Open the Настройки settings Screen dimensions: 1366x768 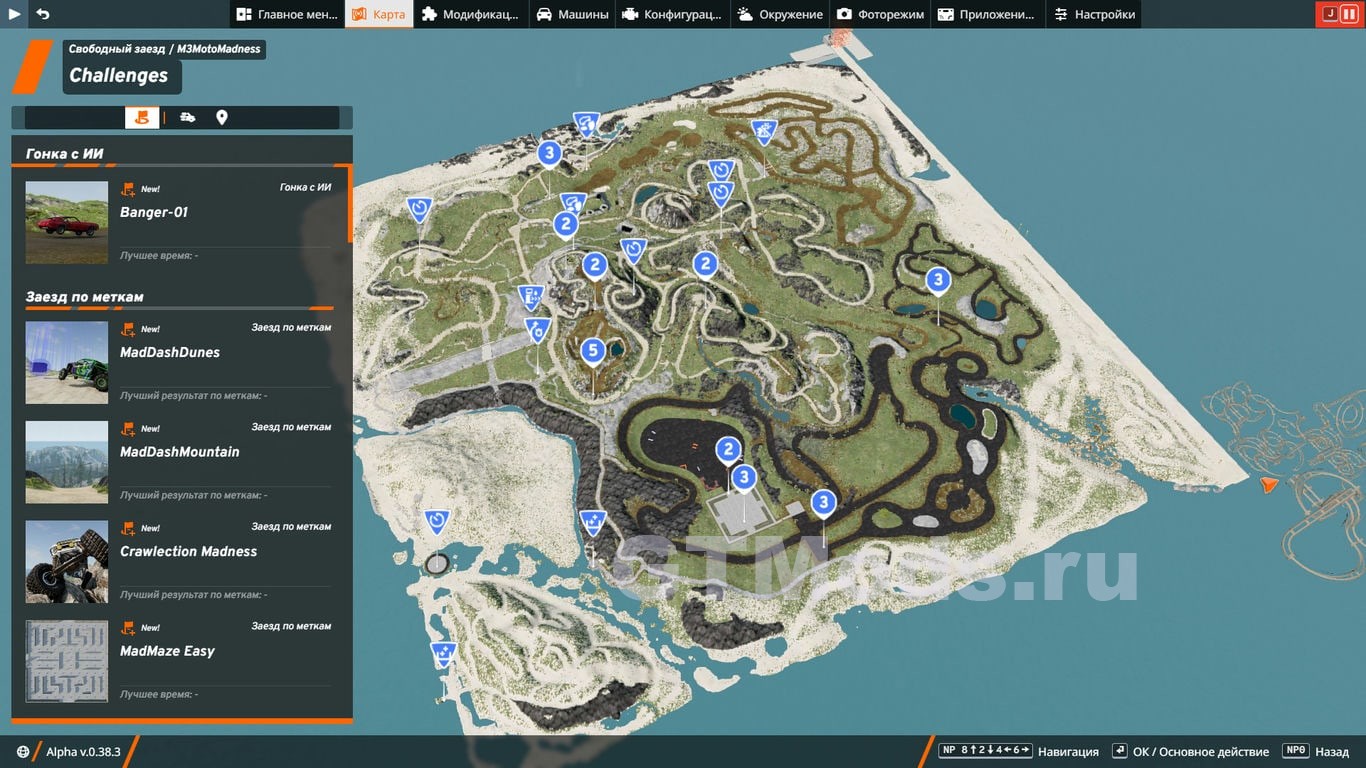pos(1095,14)
